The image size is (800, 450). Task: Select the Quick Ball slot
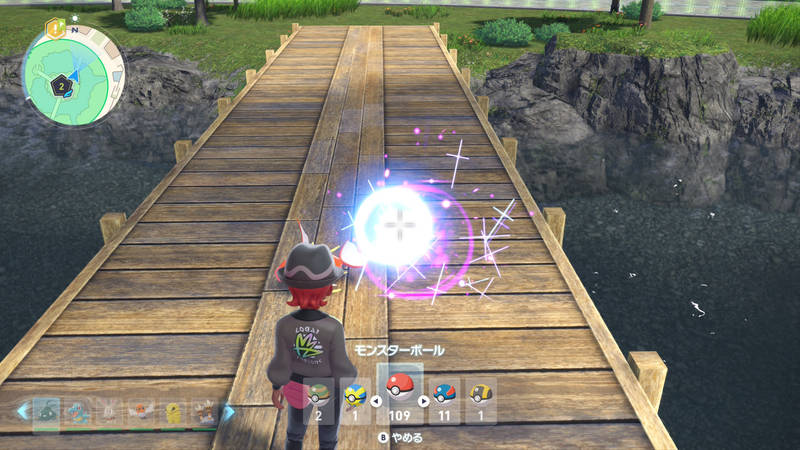point(355,399)
